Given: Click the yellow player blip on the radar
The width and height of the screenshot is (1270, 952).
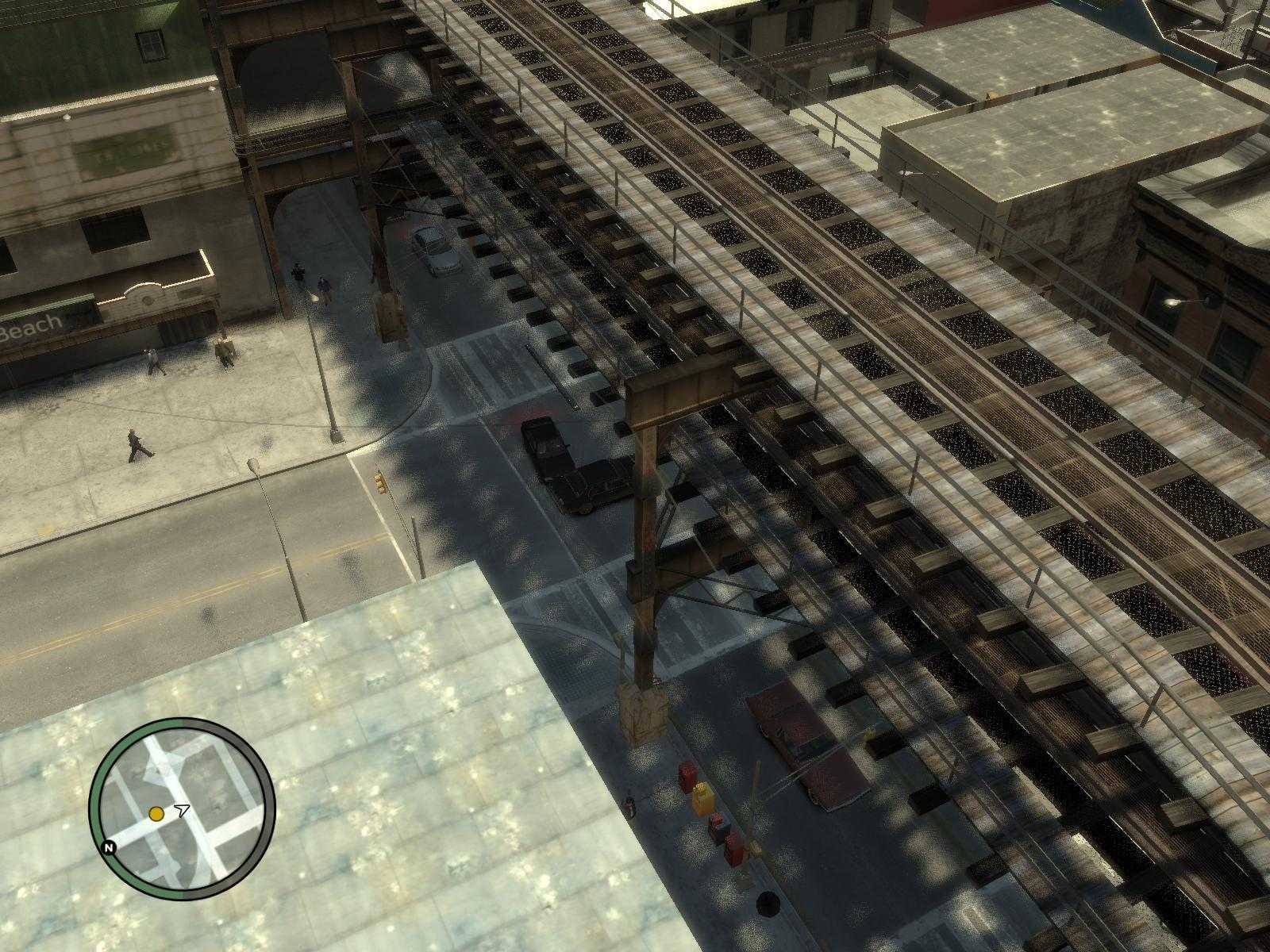Looking at the screenshot, I should 156,814.
